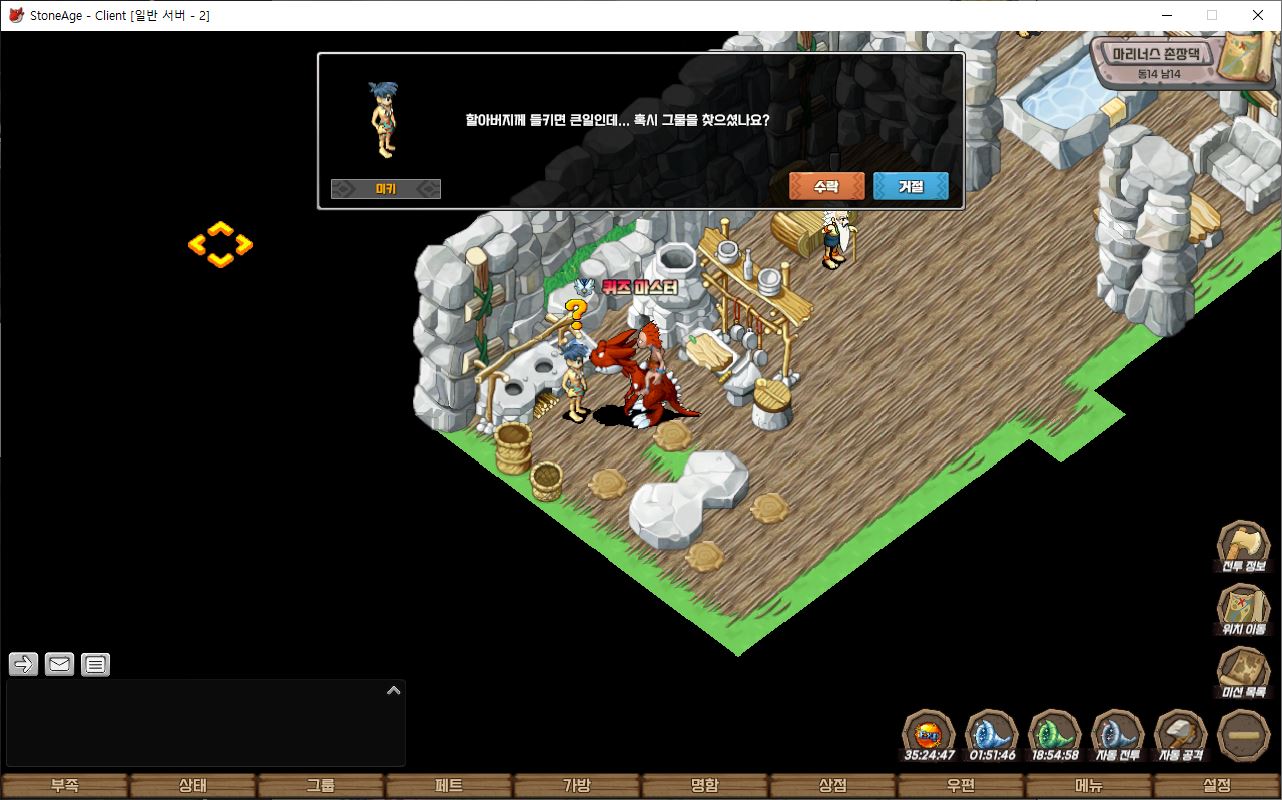Open the 페트 pet menu
Screen dimensions: 1282x800
[x=449, y=786]
